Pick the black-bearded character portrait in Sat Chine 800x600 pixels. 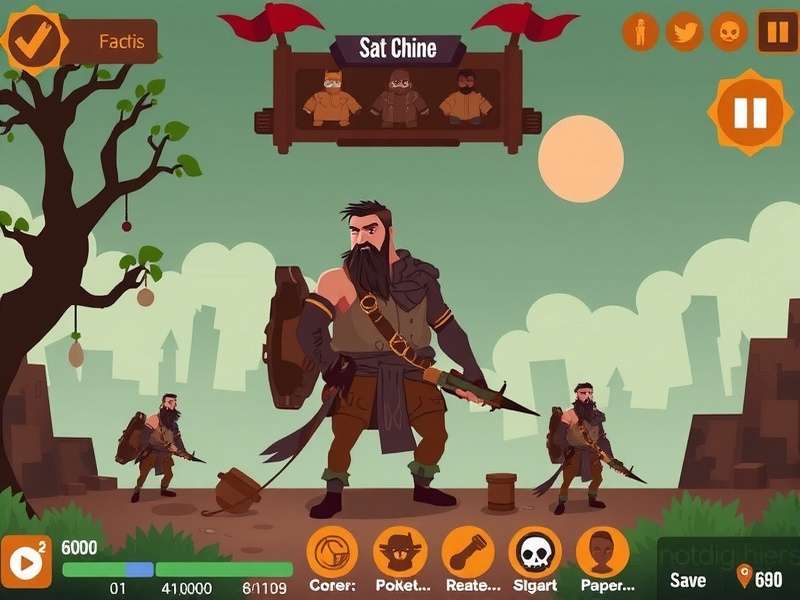coord(465,99)
